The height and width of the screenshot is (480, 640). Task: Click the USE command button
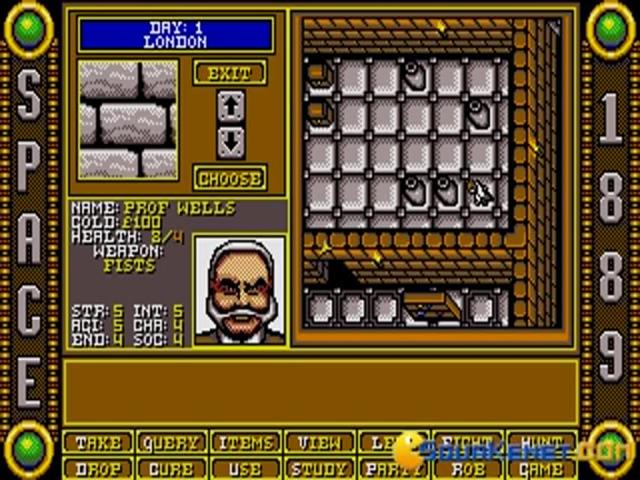(243, 467)
